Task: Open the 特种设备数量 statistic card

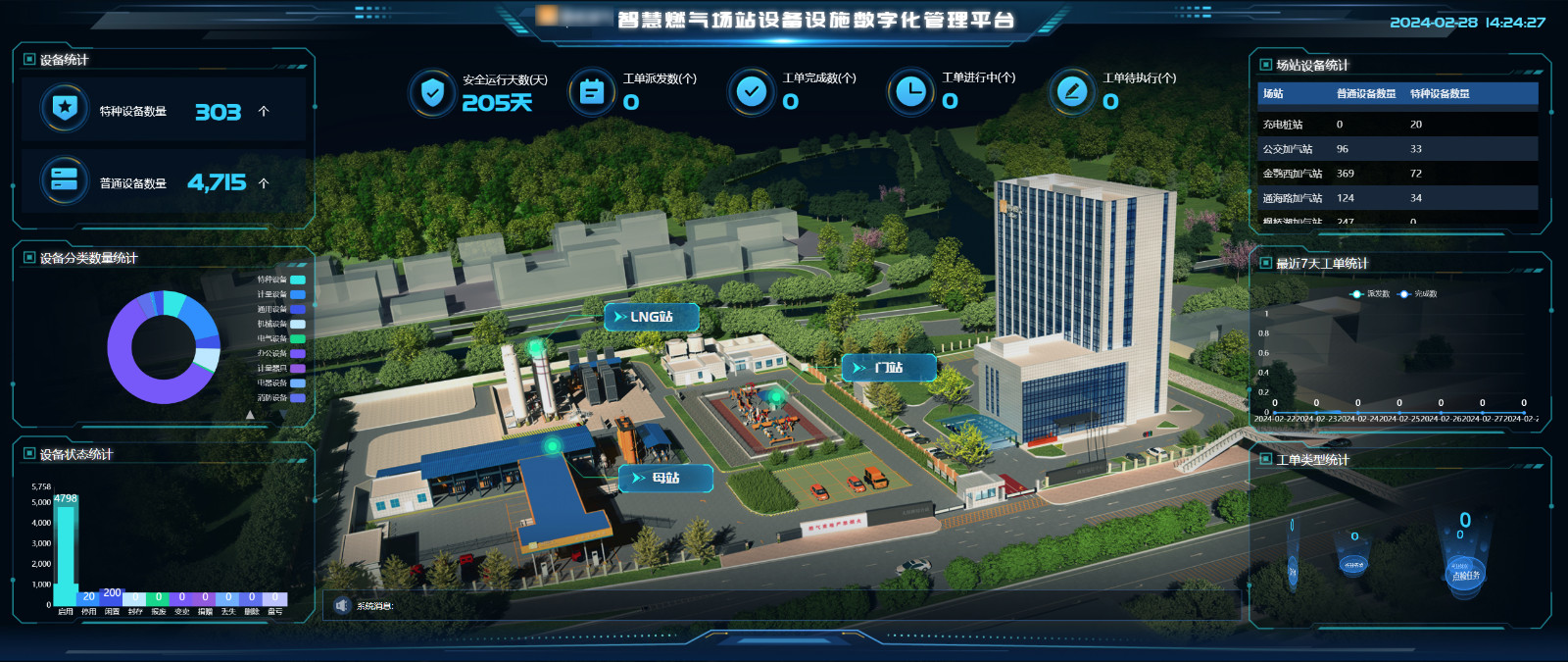Action: click(163, 111)
